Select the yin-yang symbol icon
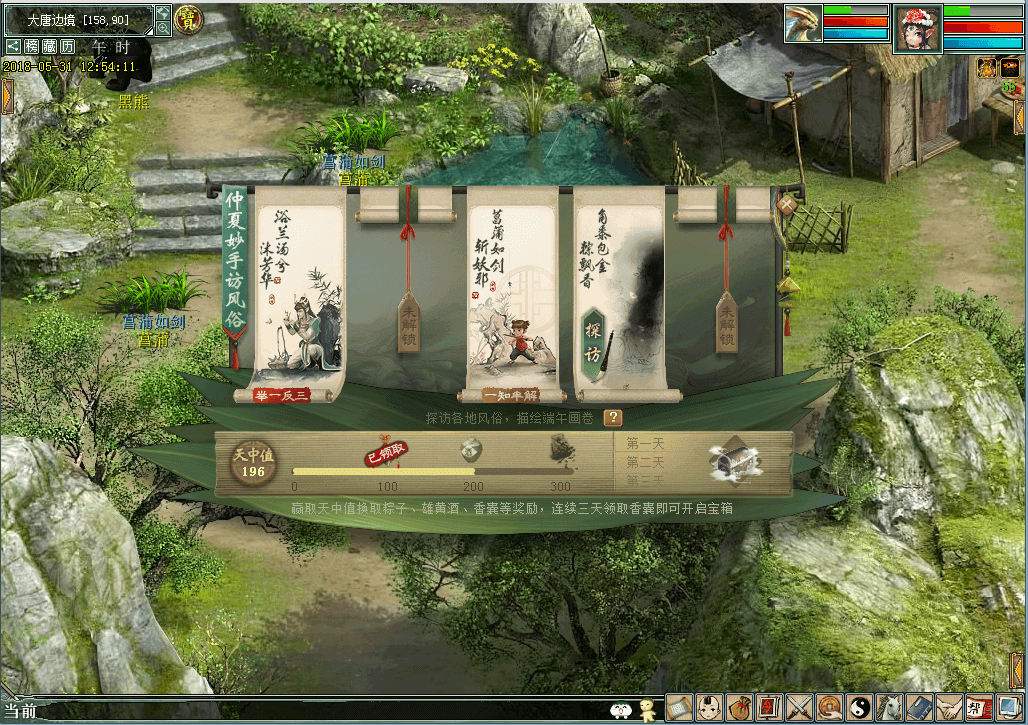Image resolution: width=1028 pixels, height=725 pixels. coord(859,707)
